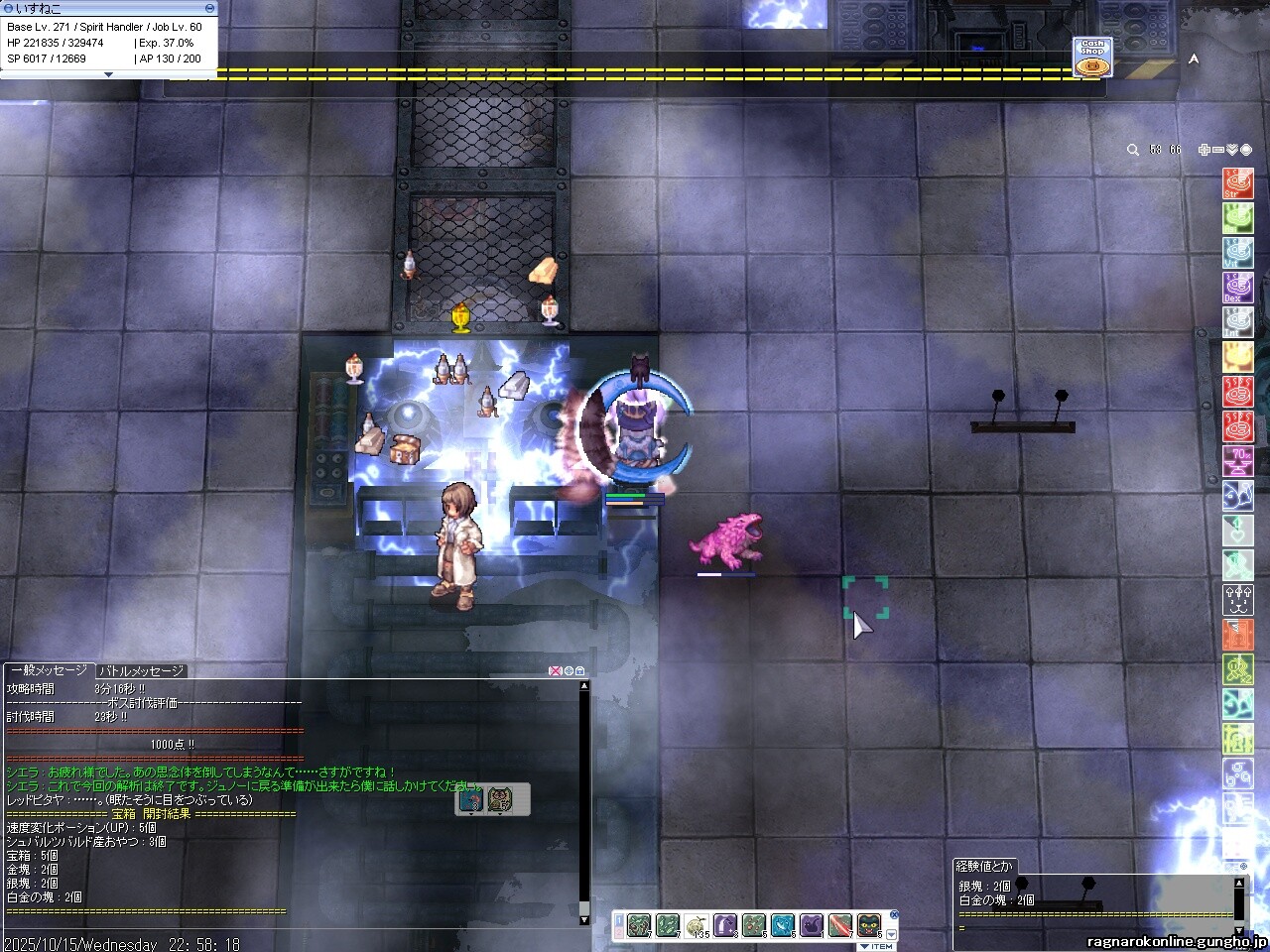Open the Cash Shop
Image resolution: width=1270 pixels, height=952 pixels.
1091,58
